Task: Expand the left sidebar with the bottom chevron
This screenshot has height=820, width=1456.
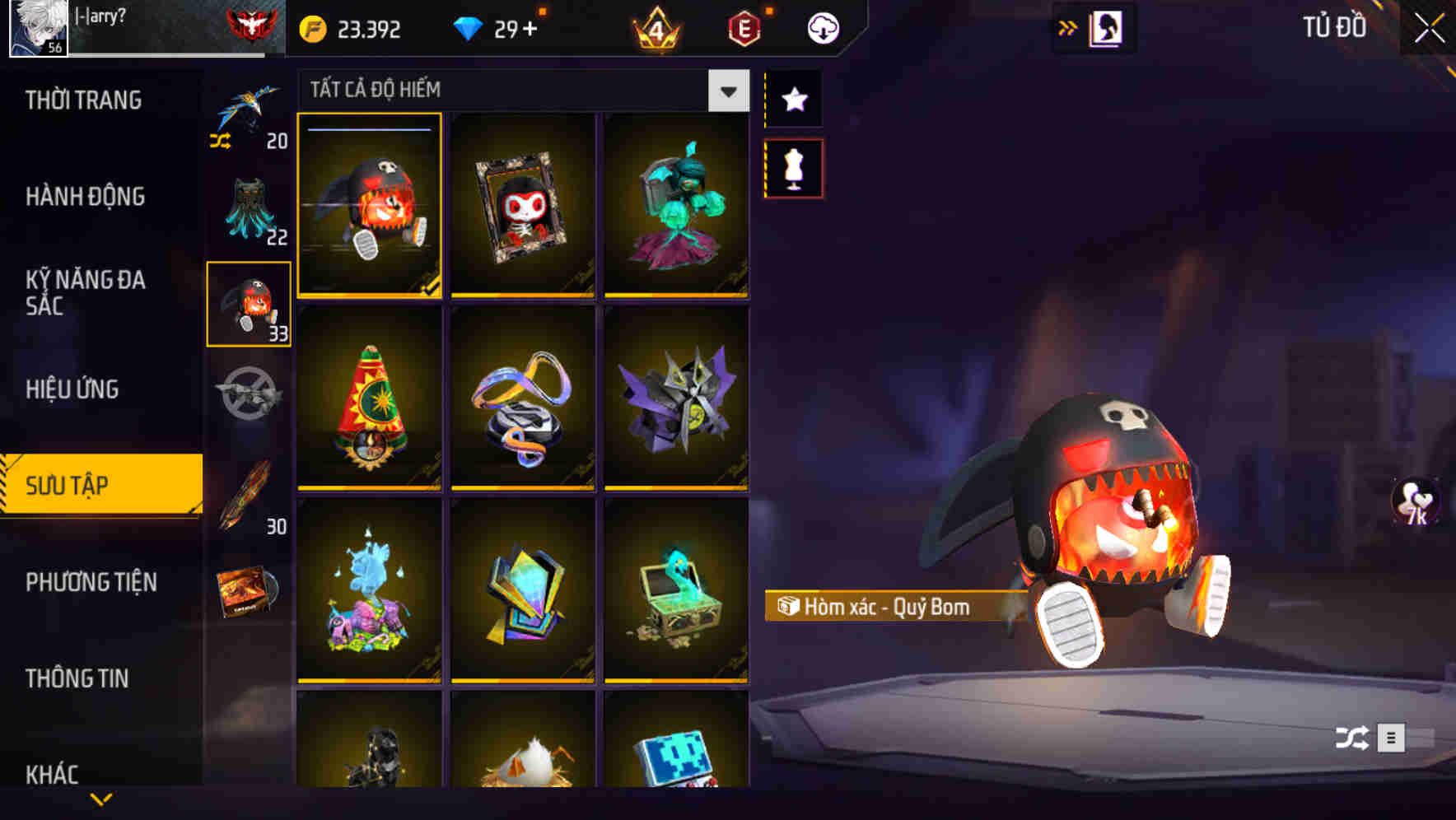Action: tap(100, 798)
